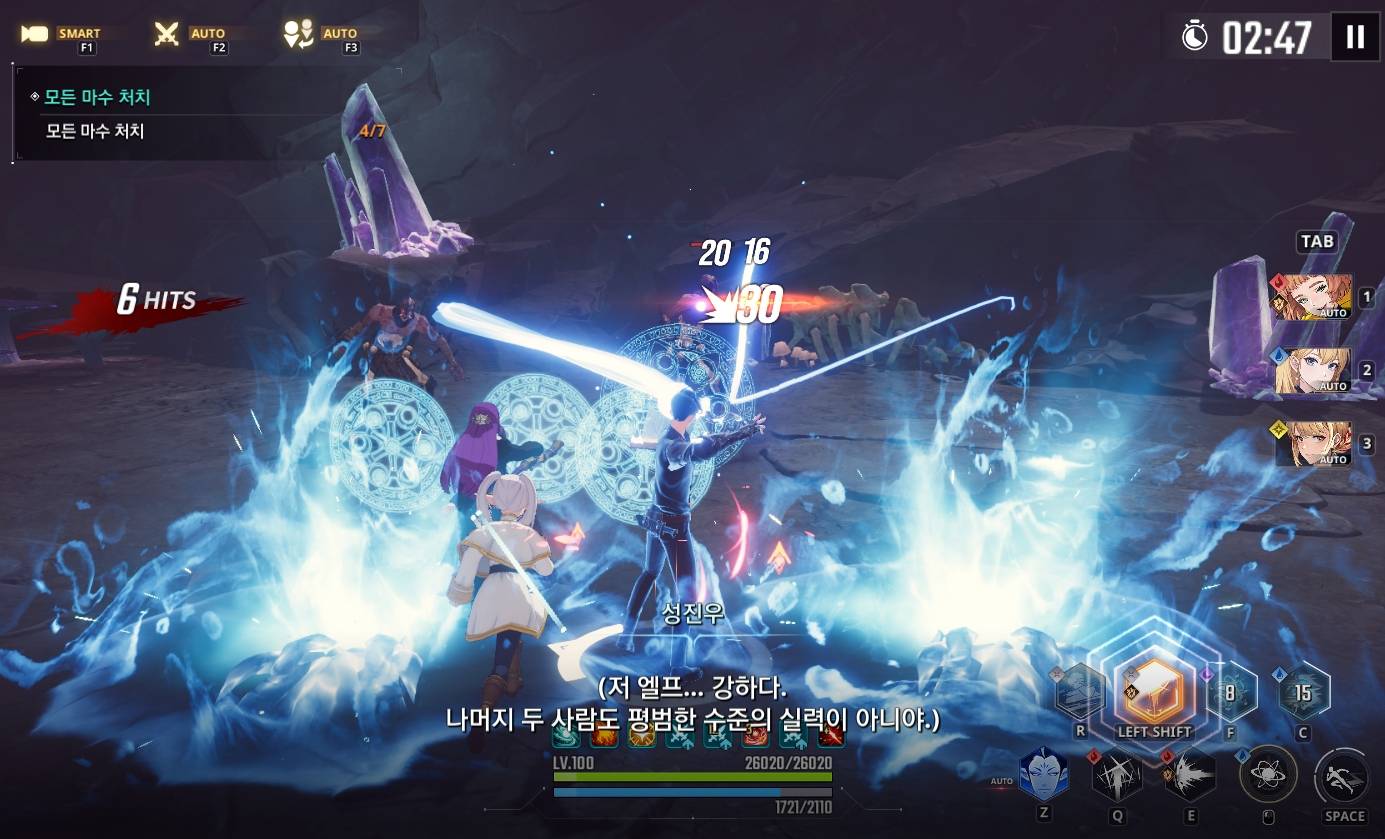Viewport: 1385px width, 839px height.
Task: Click the orbiting-atom basic attack button
Action: pyautogui.click(x=1268, y=774)
